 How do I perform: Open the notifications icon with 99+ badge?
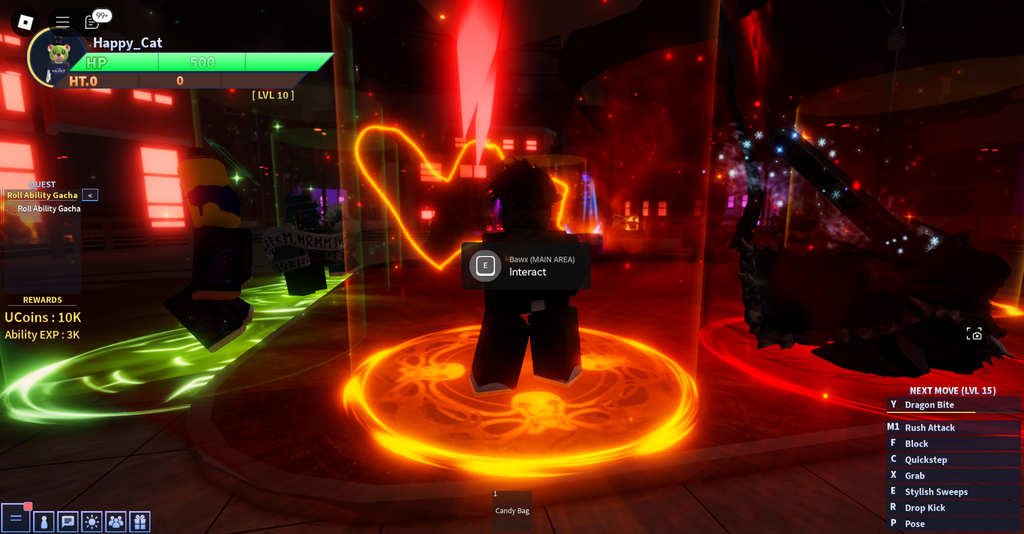[x=93, y=21]
